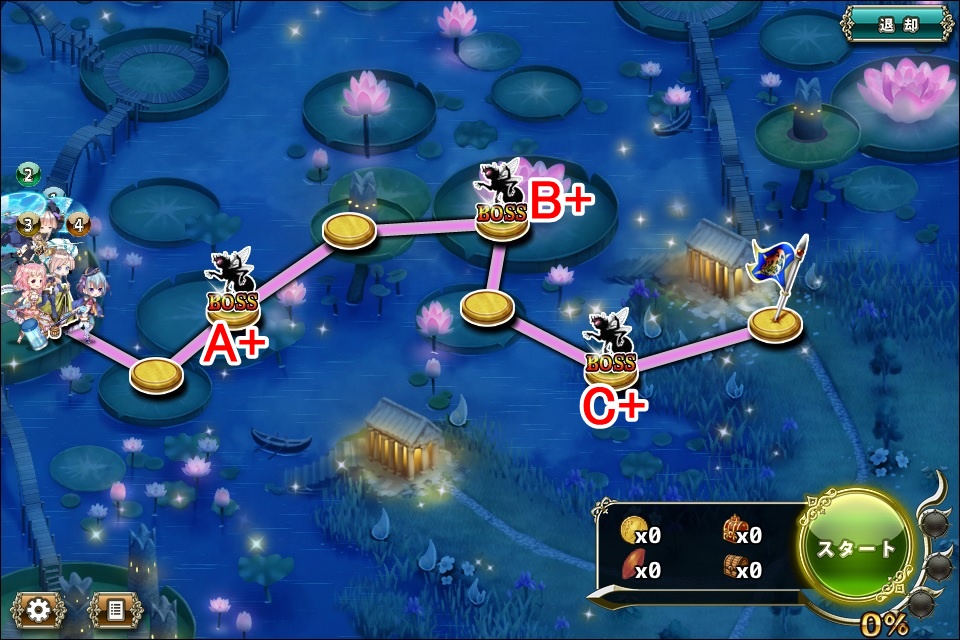Select the boss node labeled A+

click(x=233, y=304)
